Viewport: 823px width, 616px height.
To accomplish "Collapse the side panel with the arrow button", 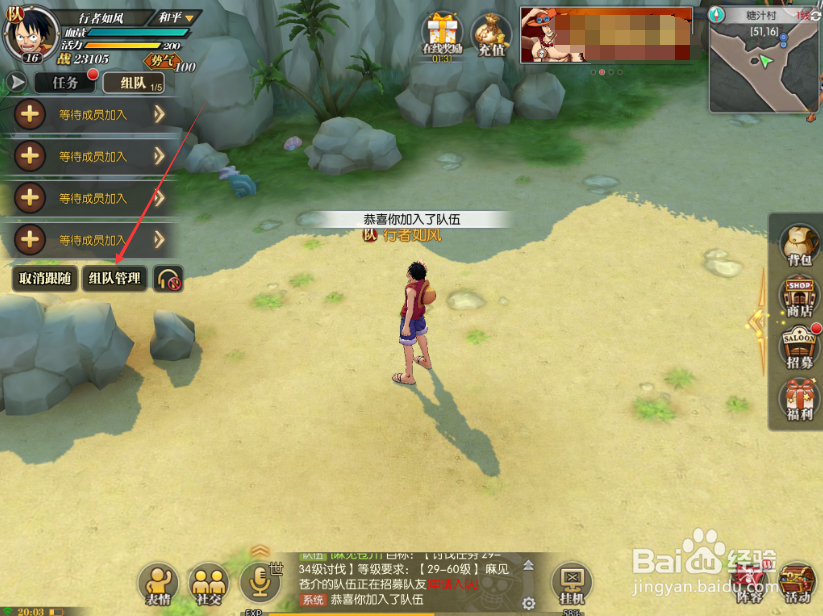I will coord(17,83).
